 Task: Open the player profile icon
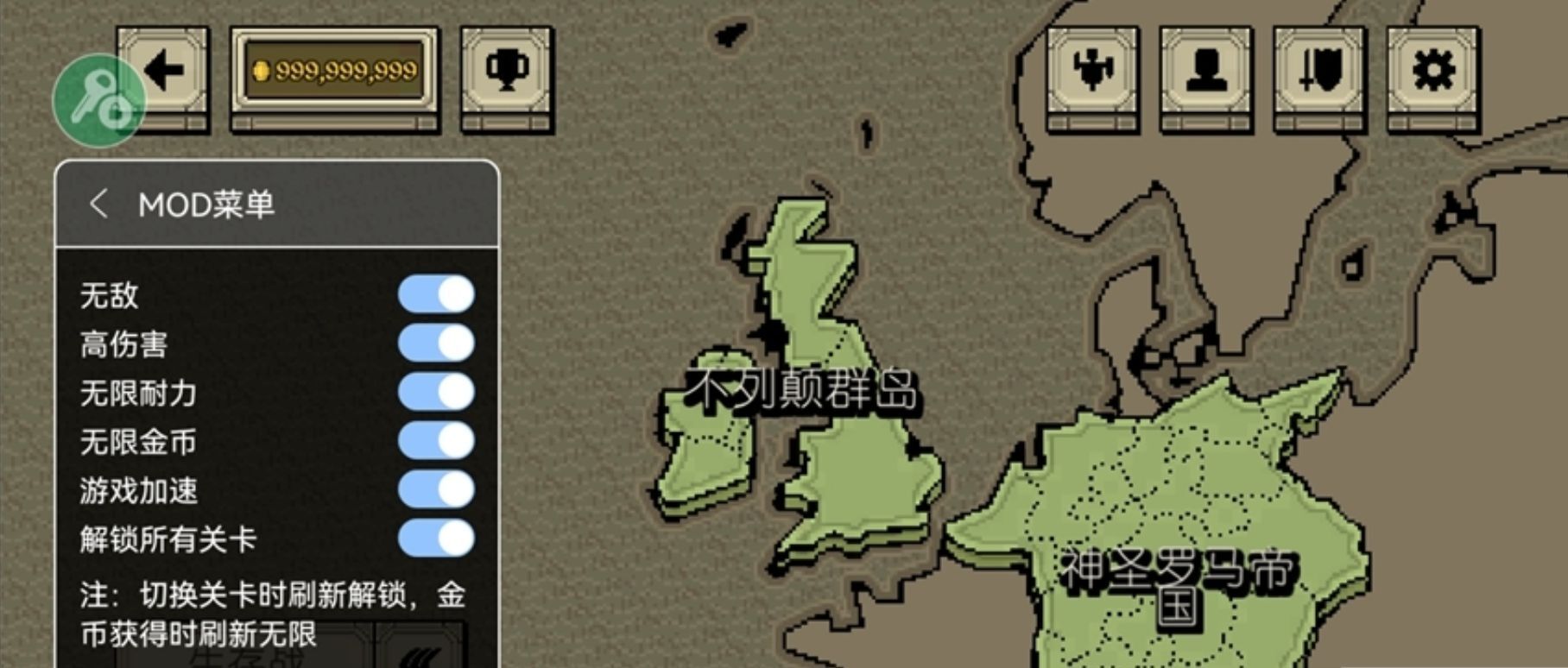point(1204,71)
